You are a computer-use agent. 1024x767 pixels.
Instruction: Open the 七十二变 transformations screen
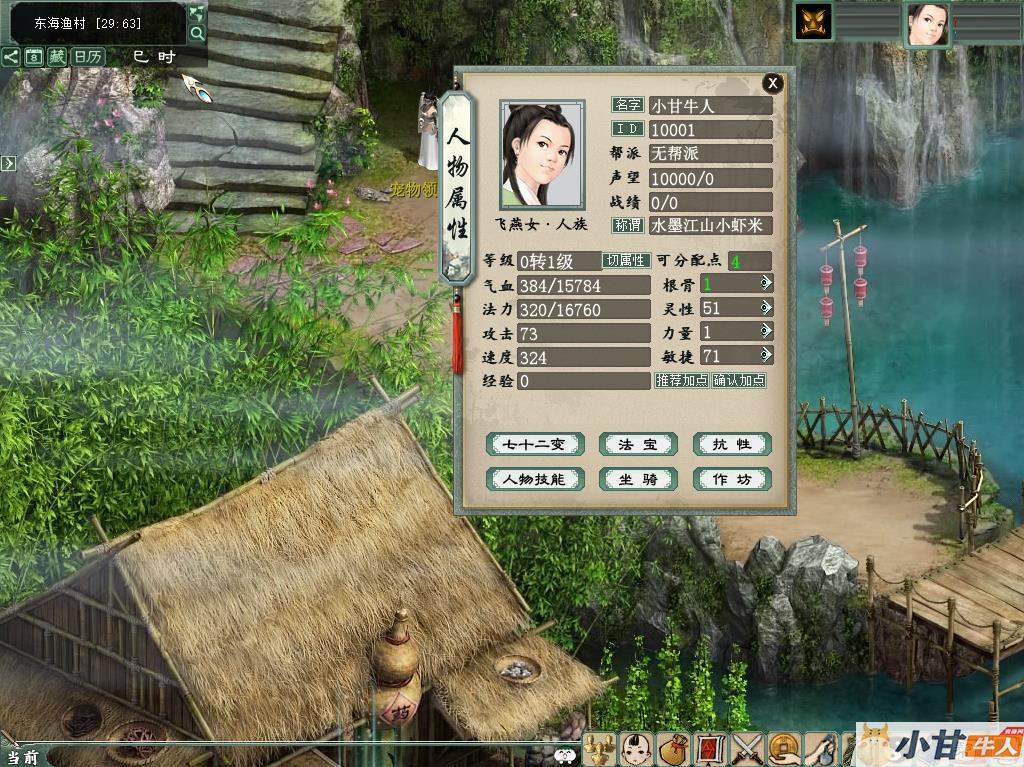534,444
